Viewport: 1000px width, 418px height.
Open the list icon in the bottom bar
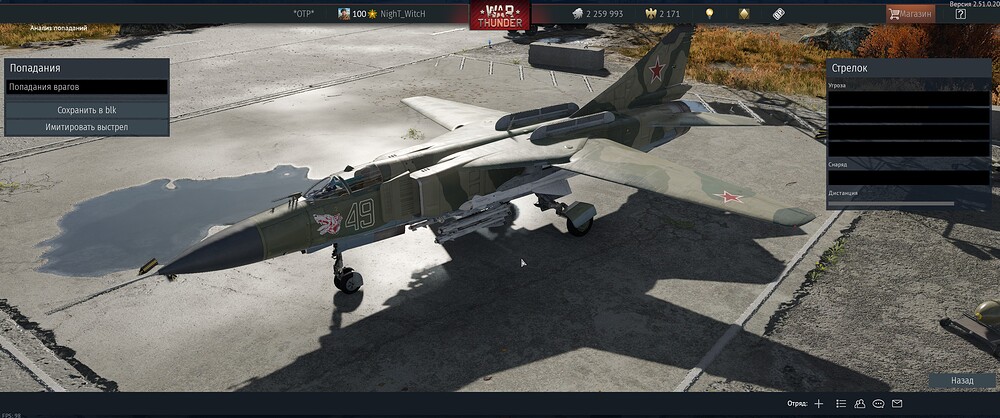click(841, 404)
